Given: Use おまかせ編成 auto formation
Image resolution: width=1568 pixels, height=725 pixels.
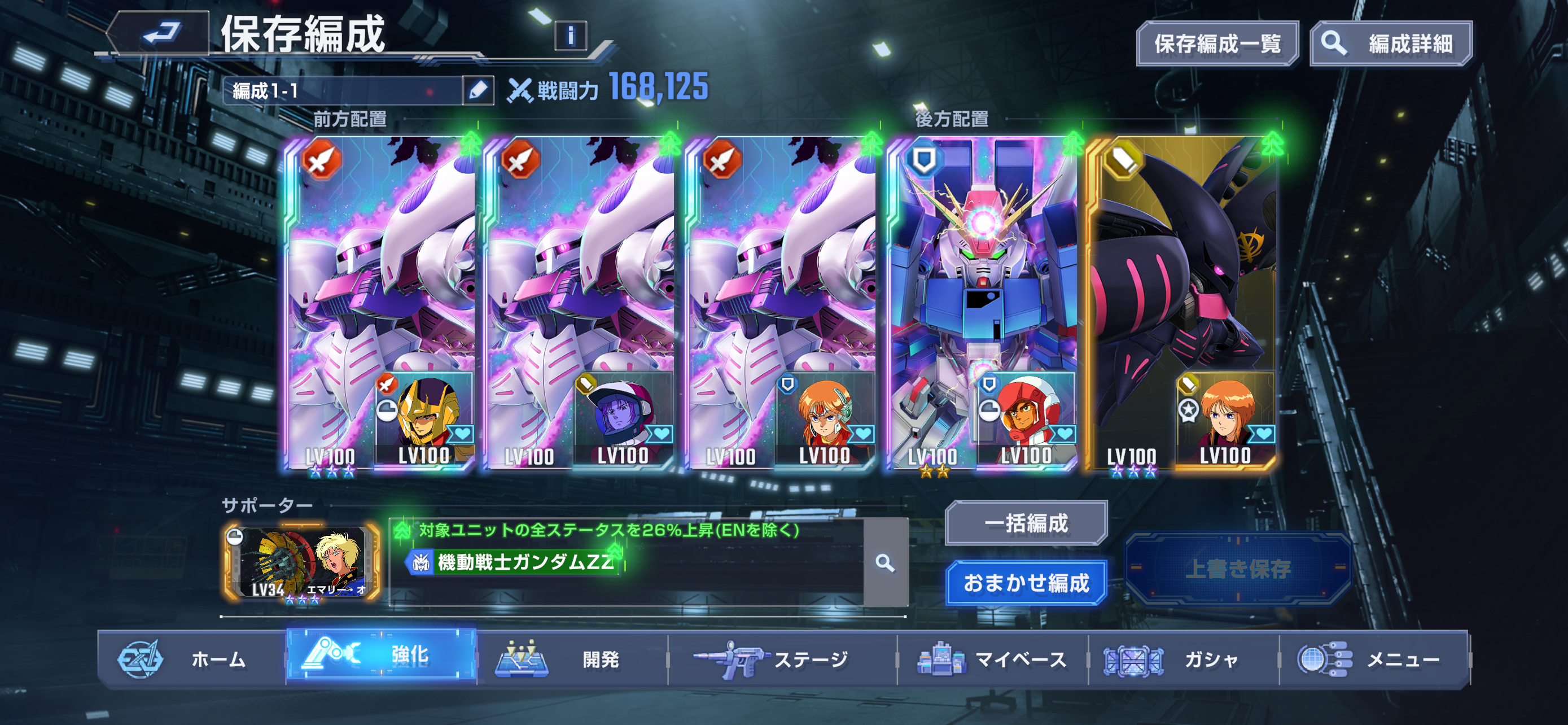Looking at the screenshot, I should pos(1026,583).
